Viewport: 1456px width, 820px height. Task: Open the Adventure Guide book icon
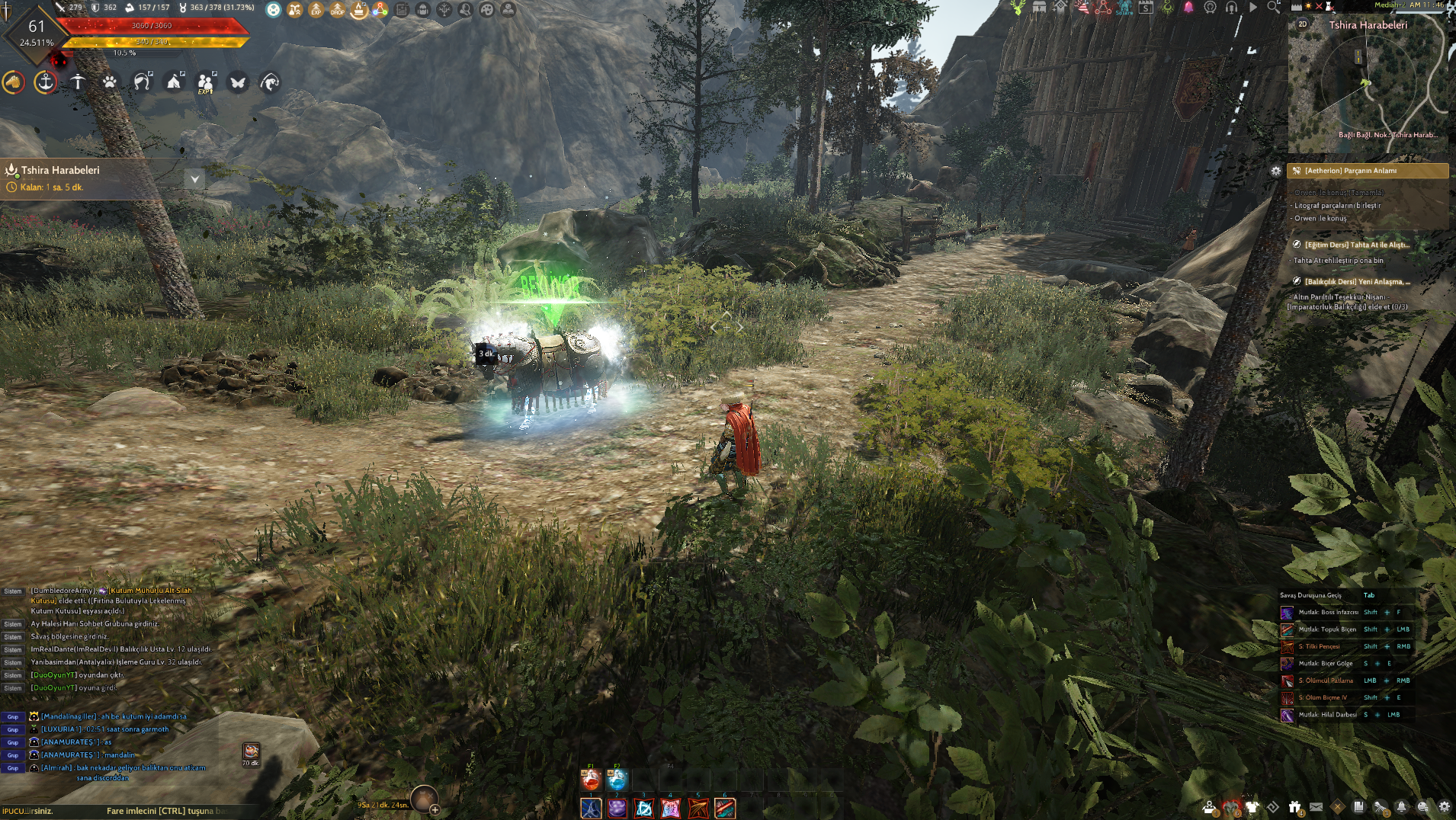point(1360,806)
